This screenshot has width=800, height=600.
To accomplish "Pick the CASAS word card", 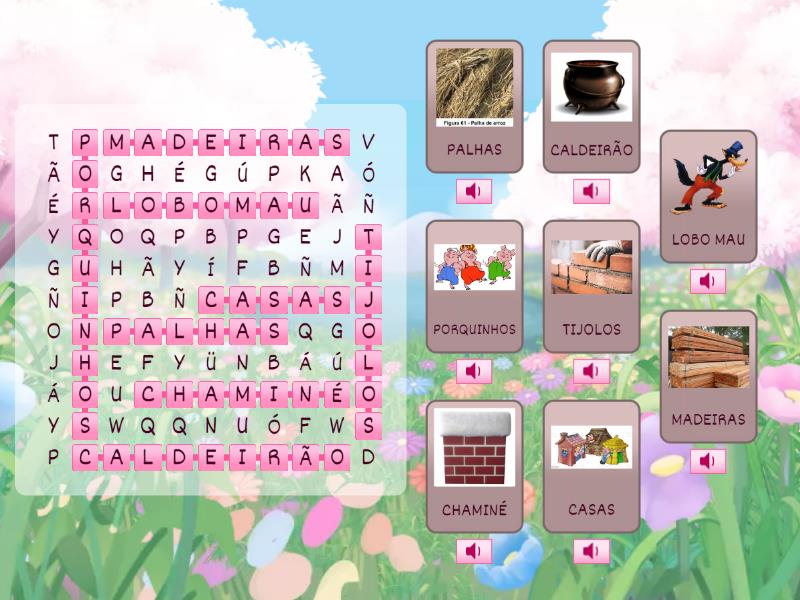I will (591, 466).
